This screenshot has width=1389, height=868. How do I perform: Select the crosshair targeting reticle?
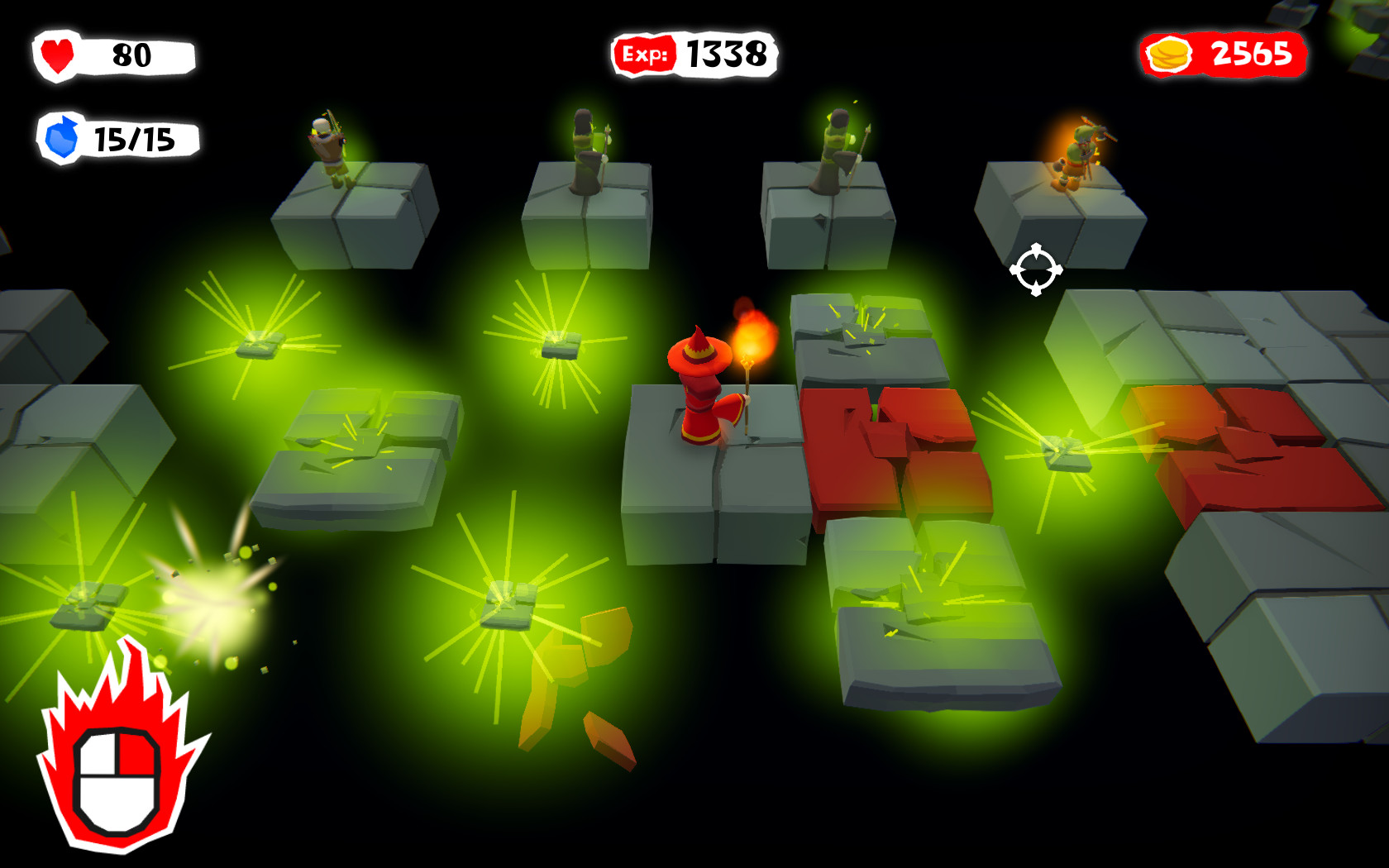(x=1034, y=269)
